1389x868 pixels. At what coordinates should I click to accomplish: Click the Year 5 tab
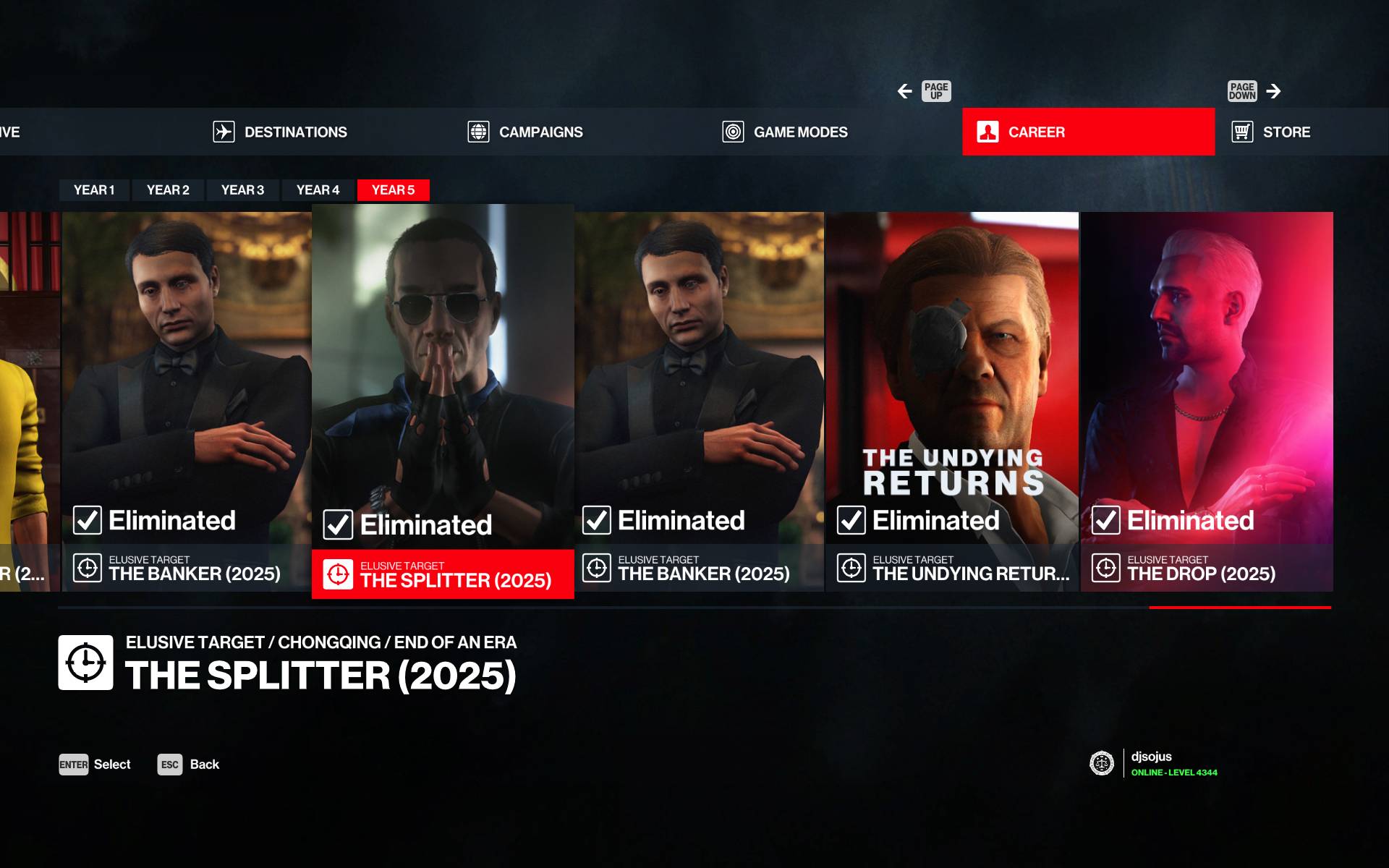coord(393,190)
